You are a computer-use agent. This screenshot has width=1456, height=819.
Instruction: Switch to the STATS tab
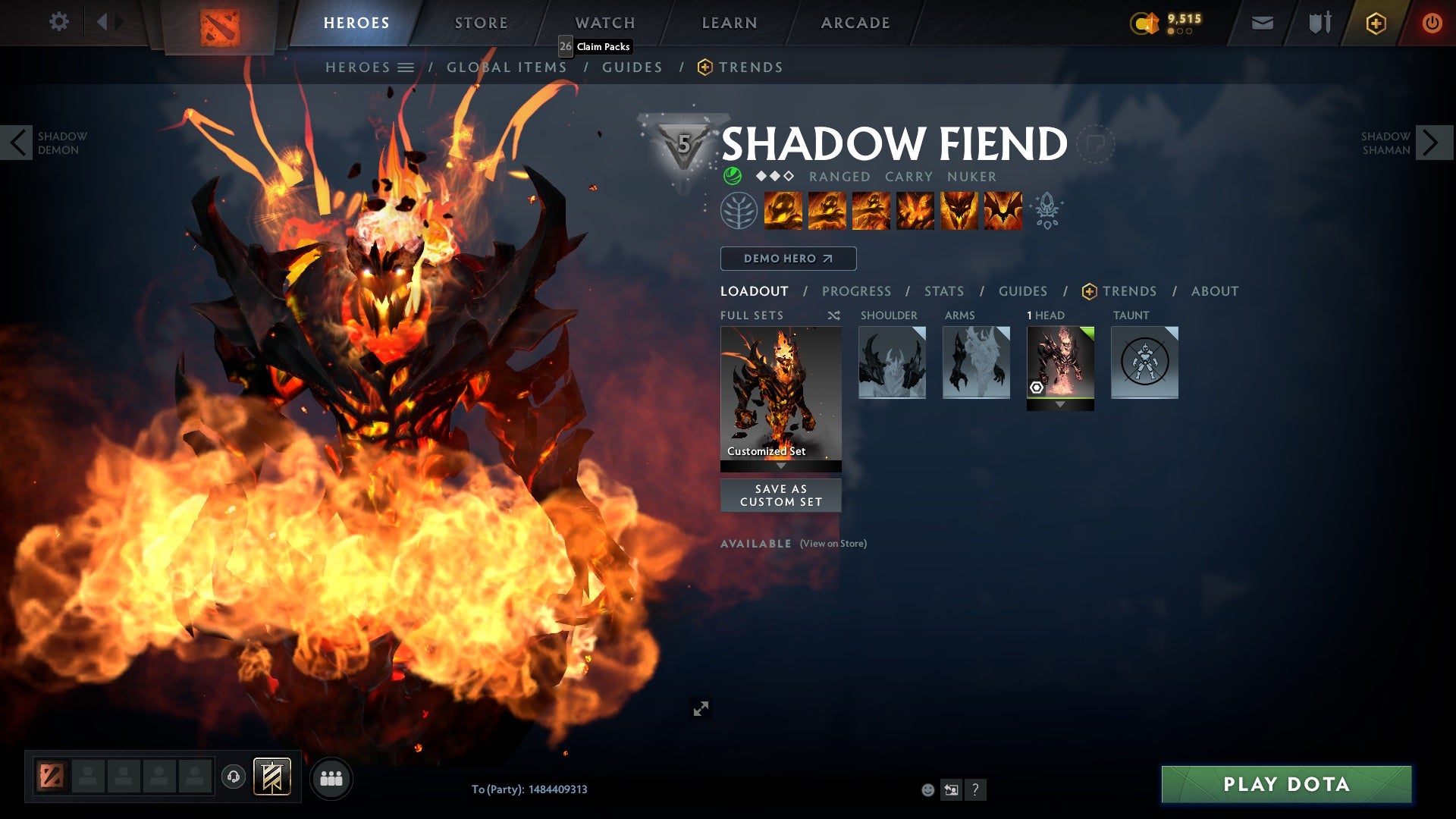coord(943,291)
